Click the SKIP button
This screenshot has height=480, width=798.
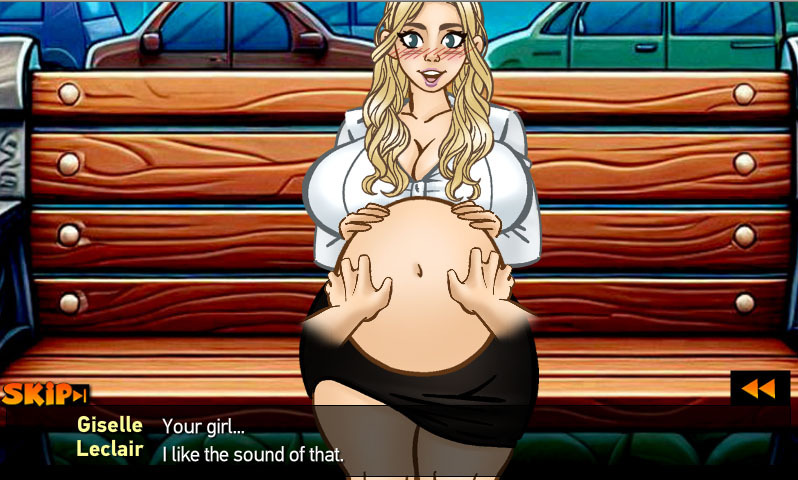coord(45,394)
